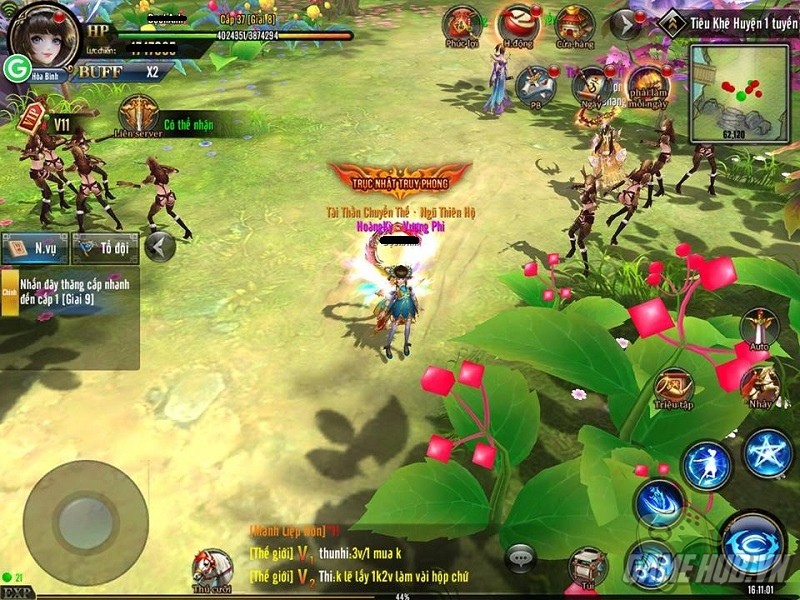Collapse the quest panel with the arrow button

[160, 246]
